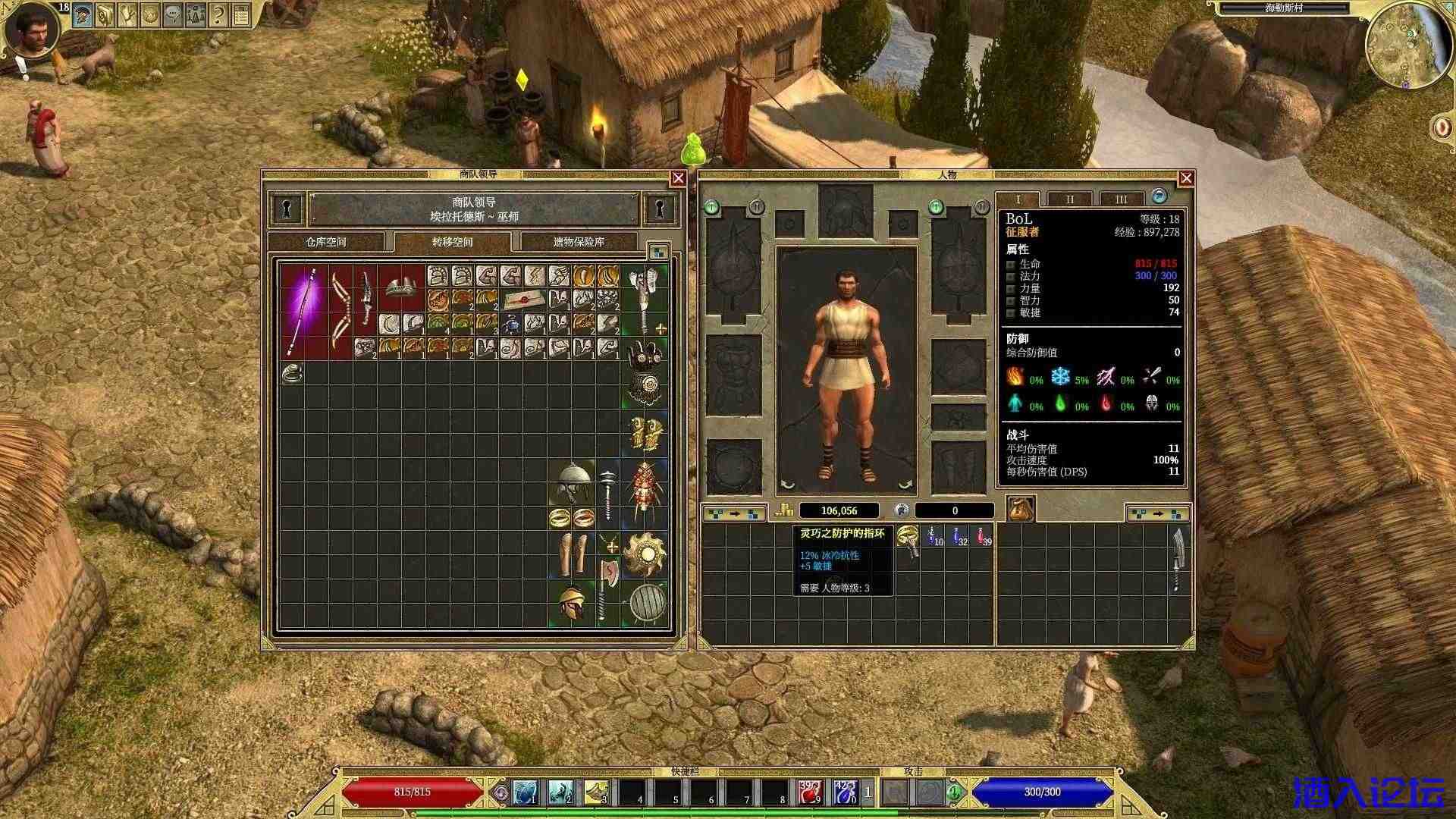This screenshot has height=819, width=1456.
Task: Open the question mark help button
Action: 219,14
